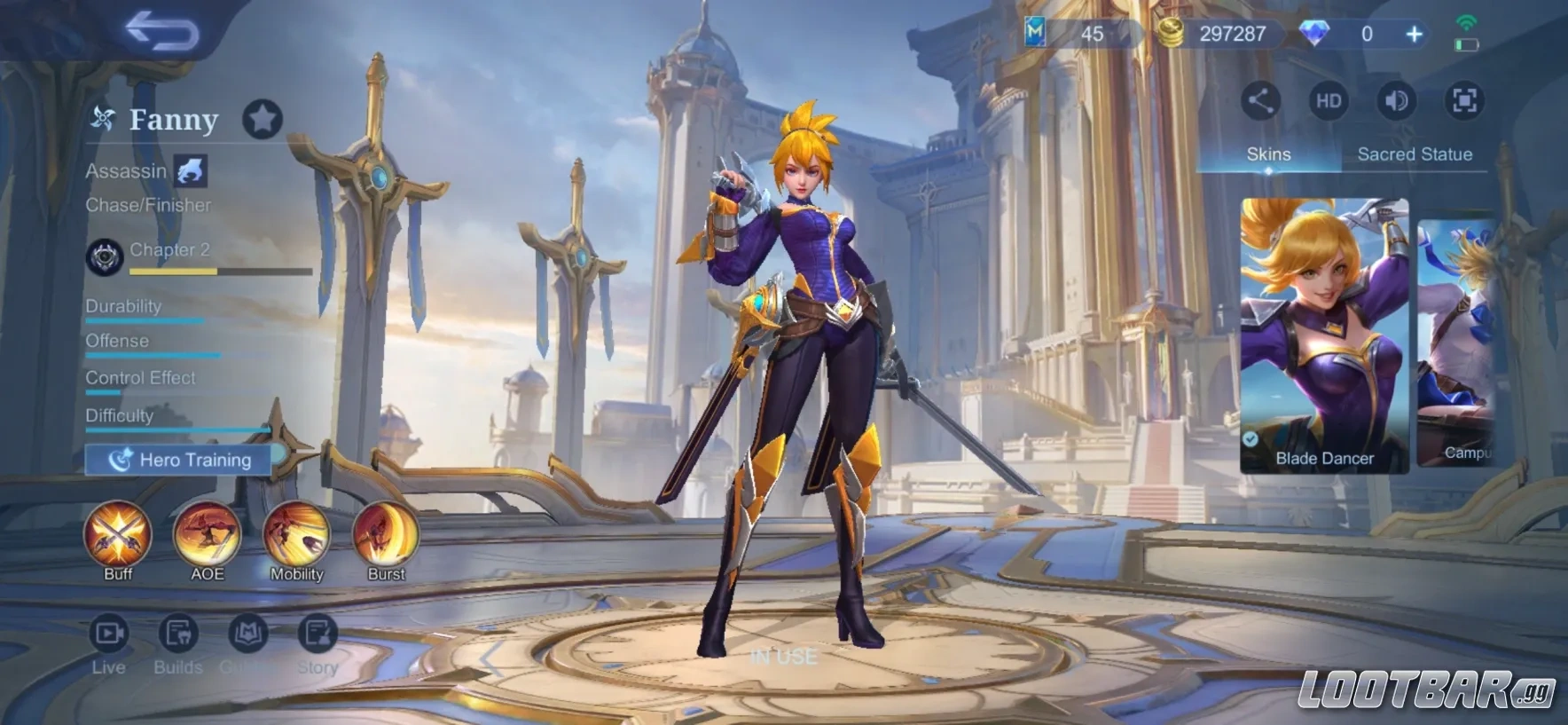Viewport: 1568px width, 725px height.
Task: Open the Builds page
Action: (178, 634)
